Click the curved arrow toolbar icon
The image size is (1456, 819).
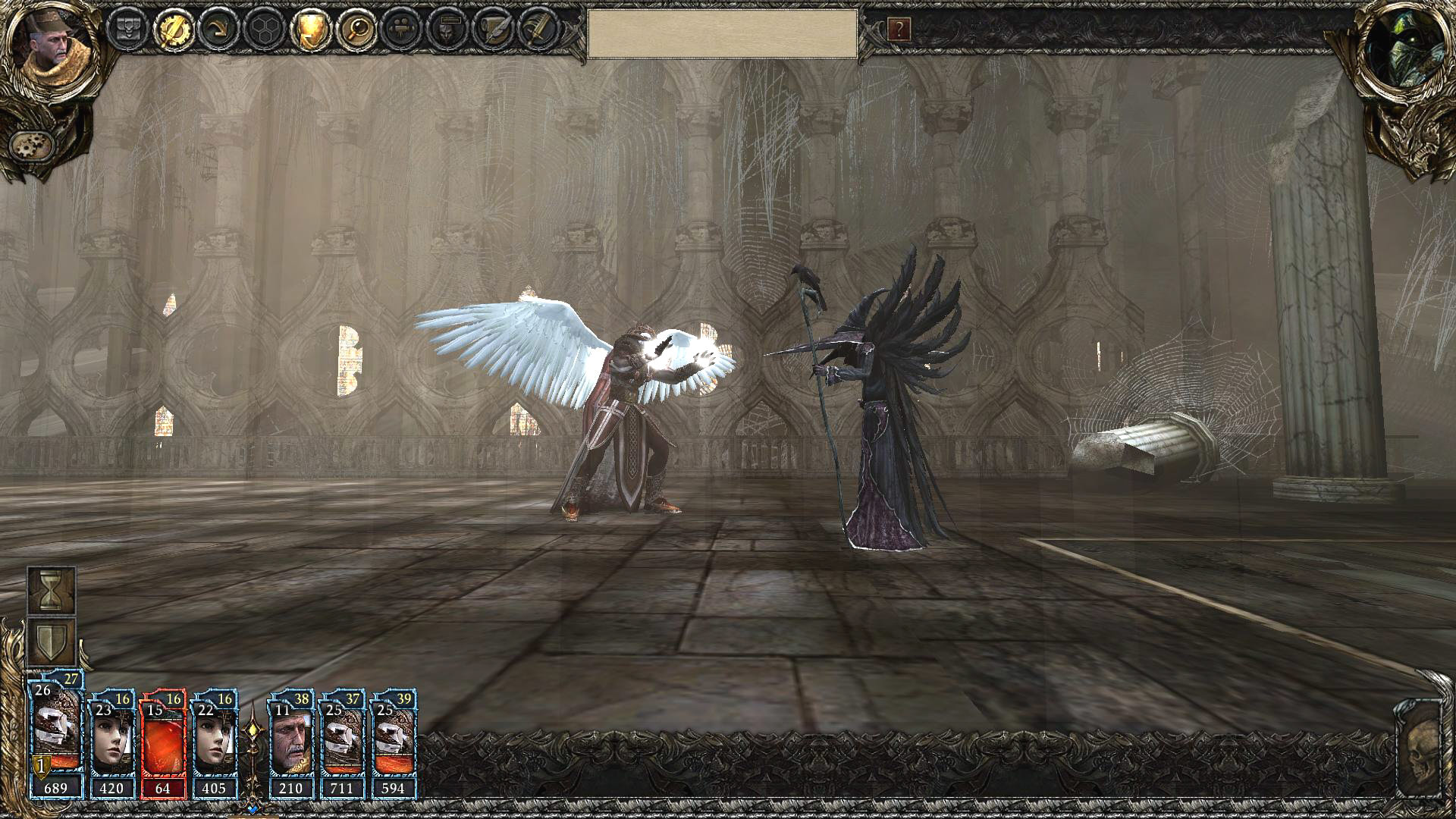coord(219,30)
